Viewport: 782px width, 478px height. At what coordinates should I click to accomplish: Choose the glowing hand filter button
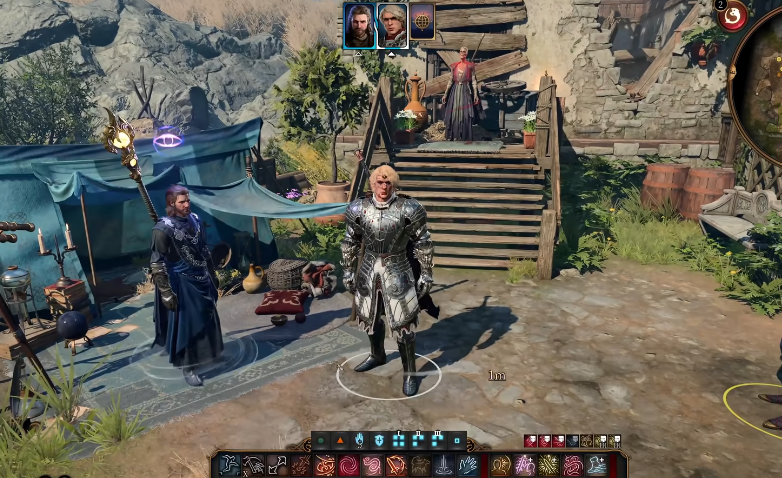pyautogui.click(x=359, y=440)
